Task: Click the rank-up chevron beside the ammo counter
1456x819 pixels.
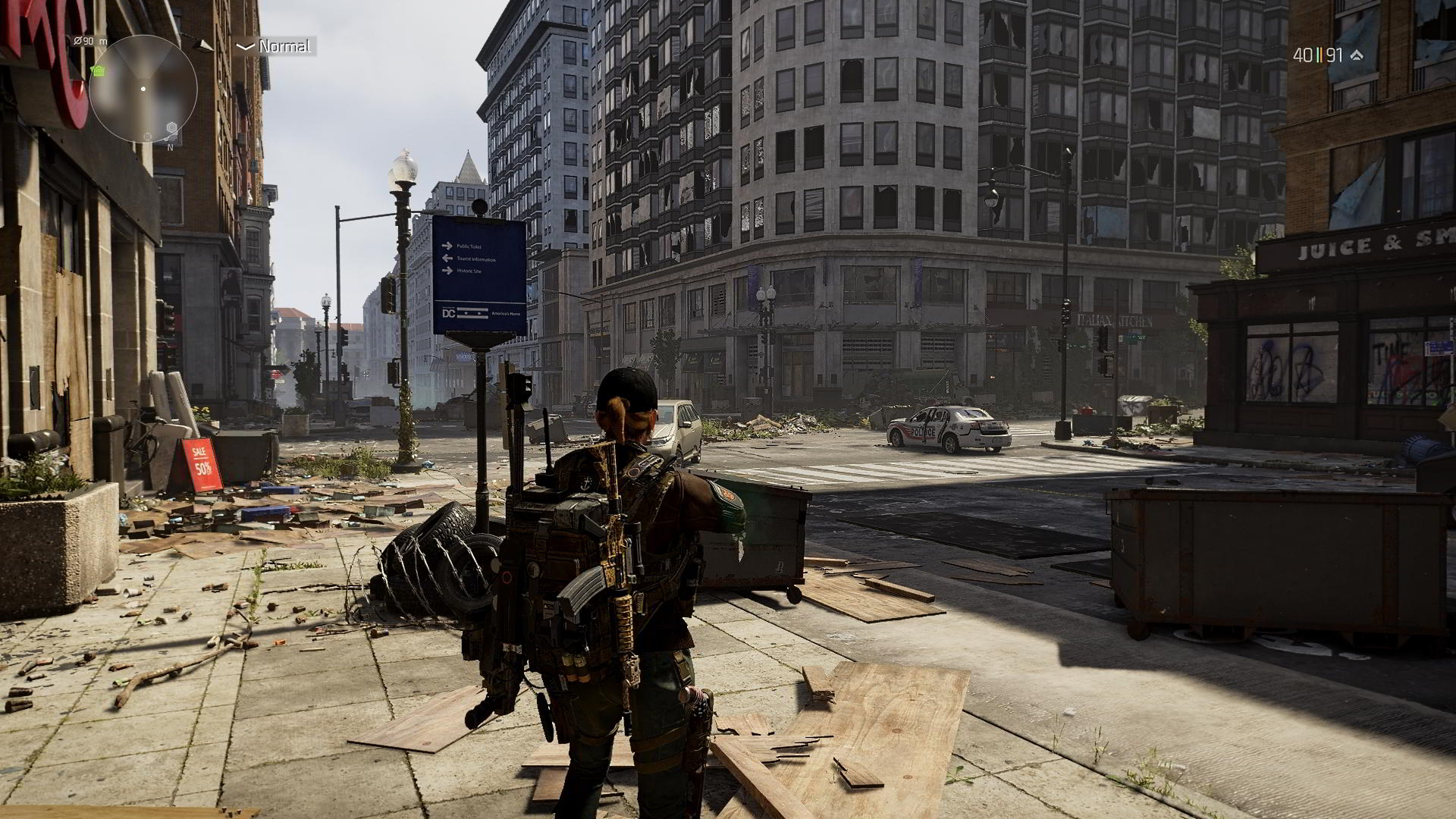Action: pos(1357,55)
